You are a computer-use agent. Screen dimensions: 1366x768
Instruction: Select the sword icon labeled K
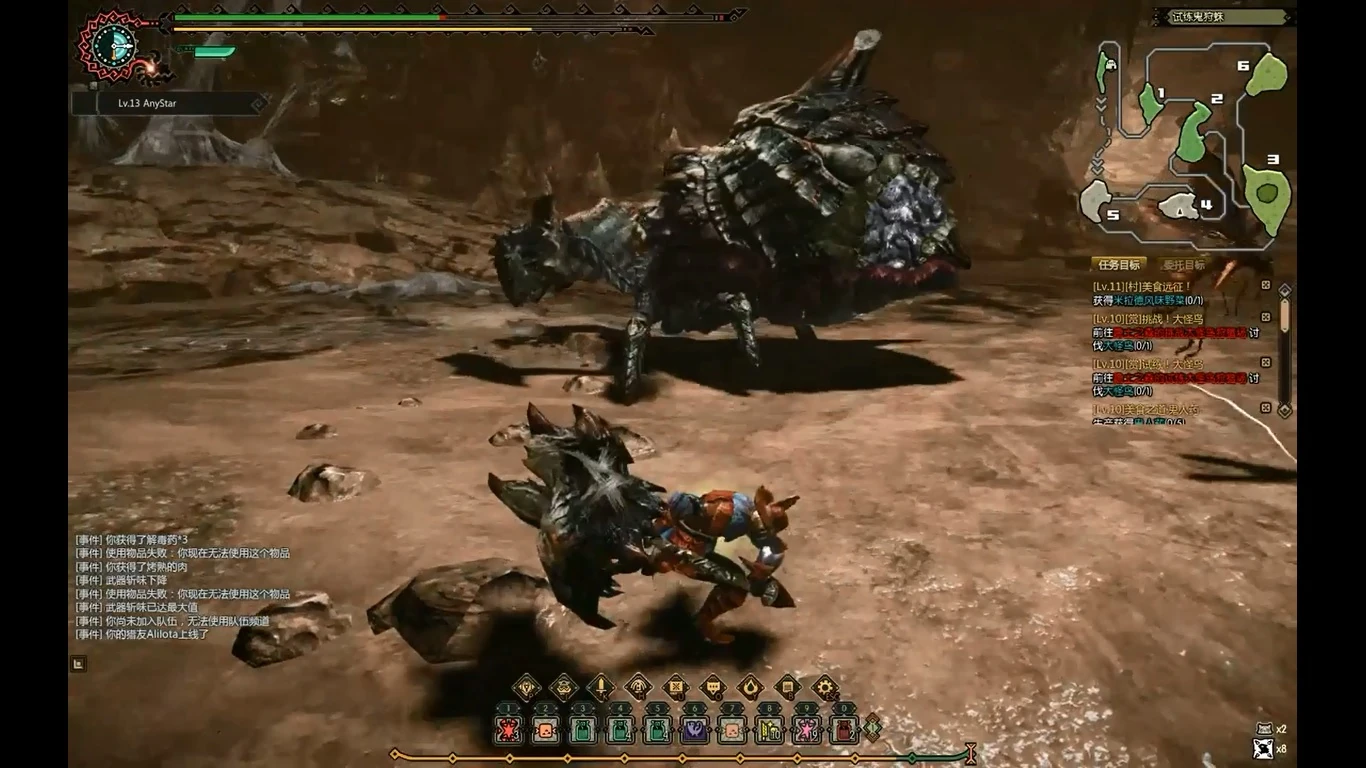tap(599, 686)
